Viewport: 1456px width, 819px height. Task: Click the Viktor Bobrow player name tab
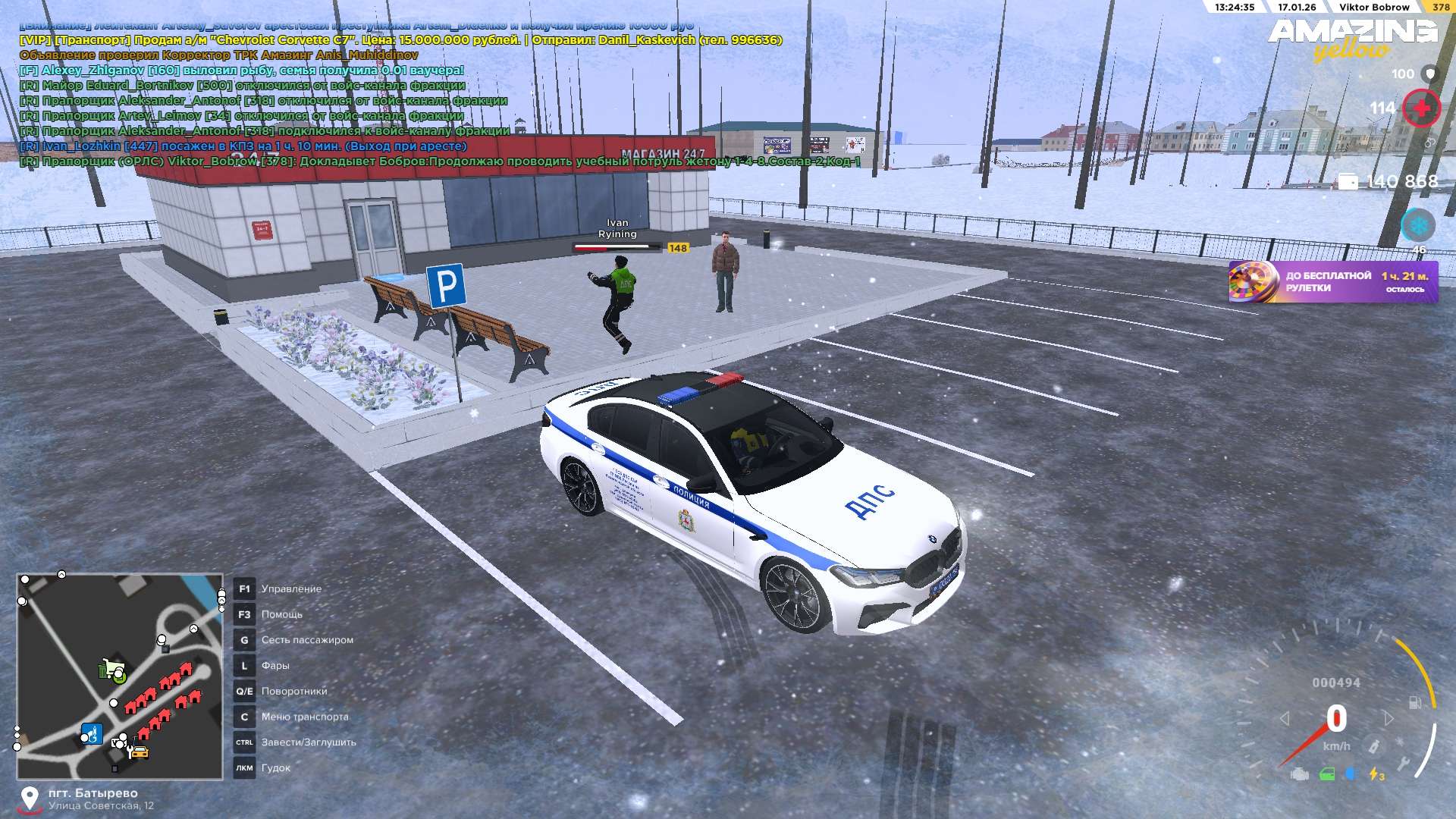[x=1374, y=7]
